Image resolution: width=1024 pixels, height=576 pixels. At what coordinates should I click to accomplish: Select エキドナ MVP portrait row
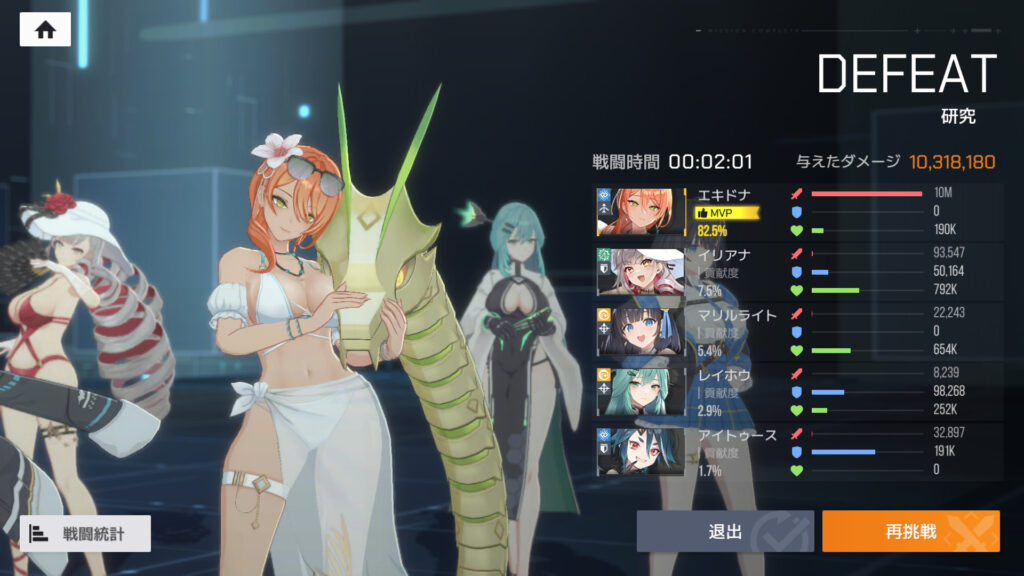pos(640,212)
